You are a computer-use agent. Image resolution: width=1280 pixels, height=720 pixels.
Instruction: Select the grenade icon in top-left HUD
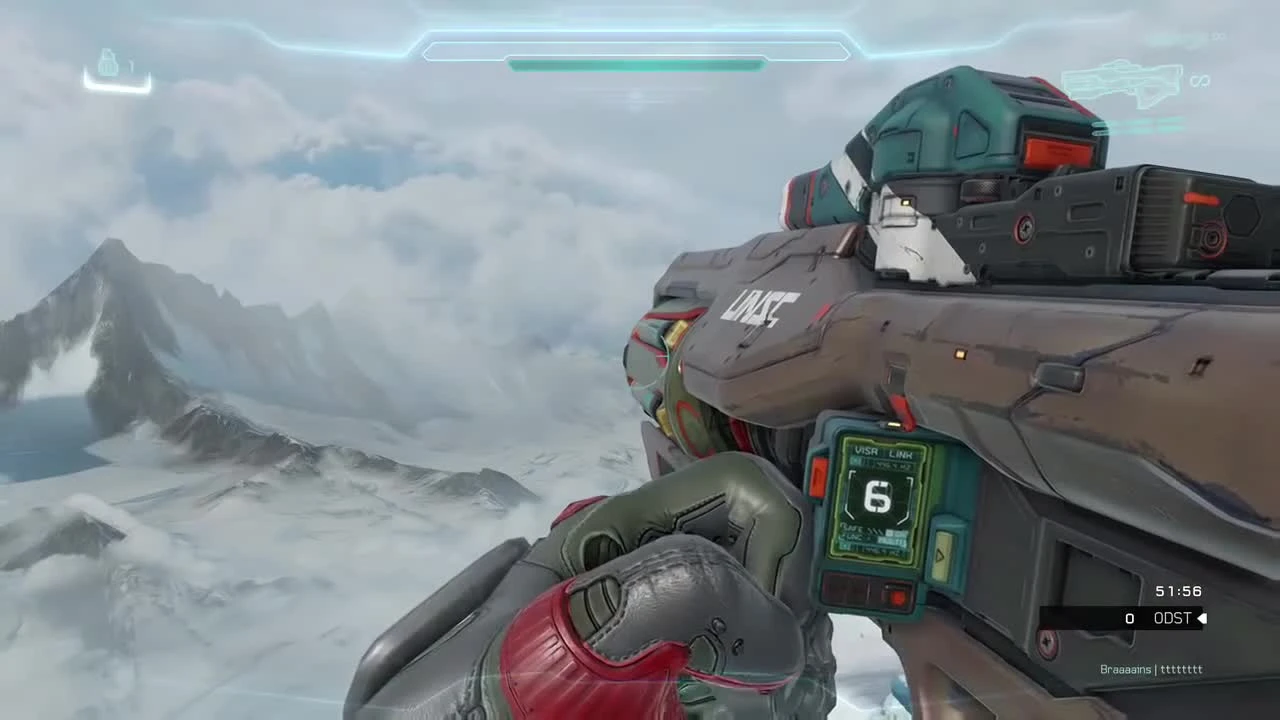click(x=108, y=62)
